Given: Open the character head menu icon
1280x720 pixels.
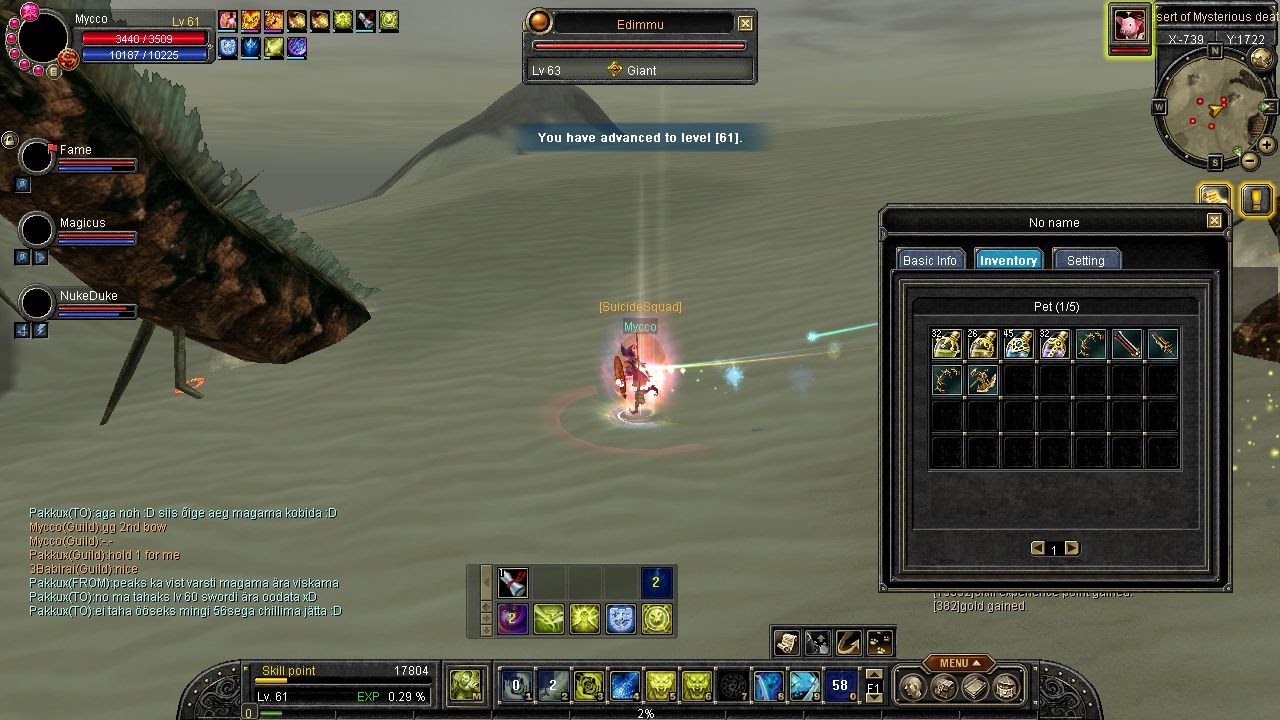Looking at the screenshot, I should [x=912, y=687].
